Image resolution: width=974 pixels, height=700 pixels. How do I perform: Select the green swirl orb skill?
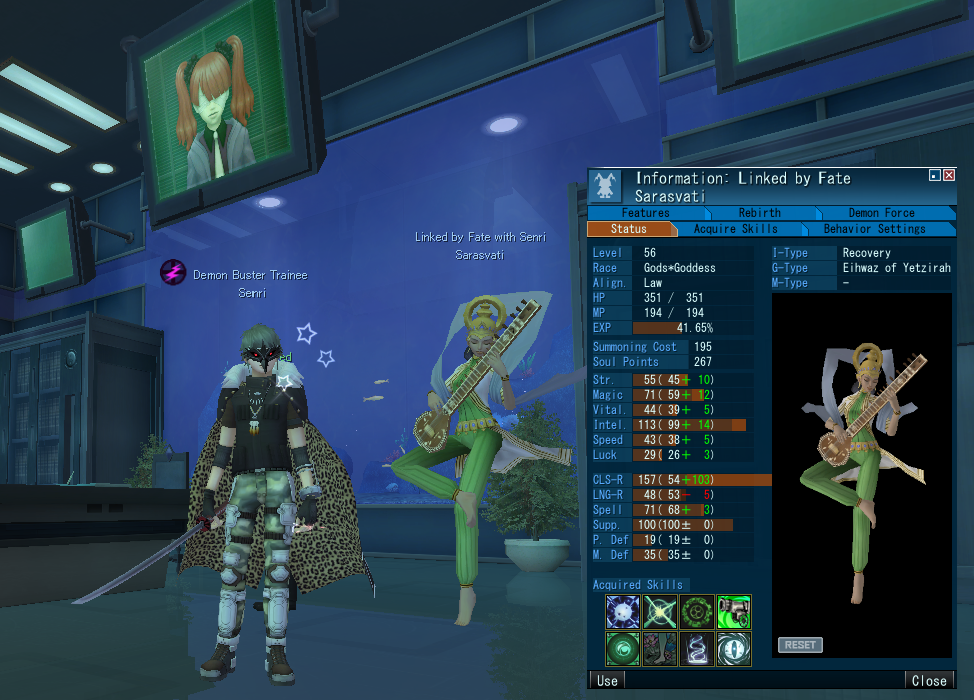point(623,649)
